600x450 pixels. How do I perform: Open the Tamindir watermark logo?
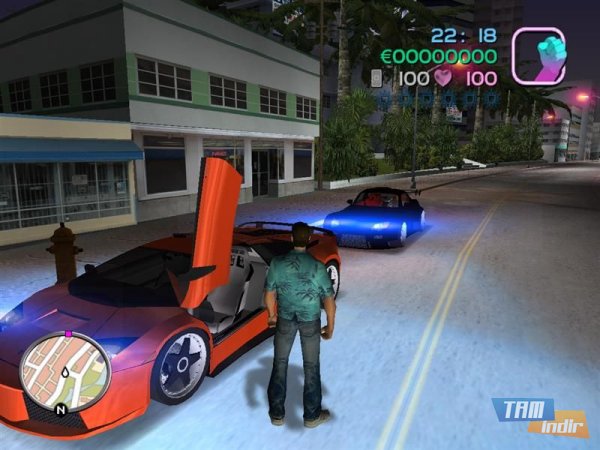pos(540,413)
